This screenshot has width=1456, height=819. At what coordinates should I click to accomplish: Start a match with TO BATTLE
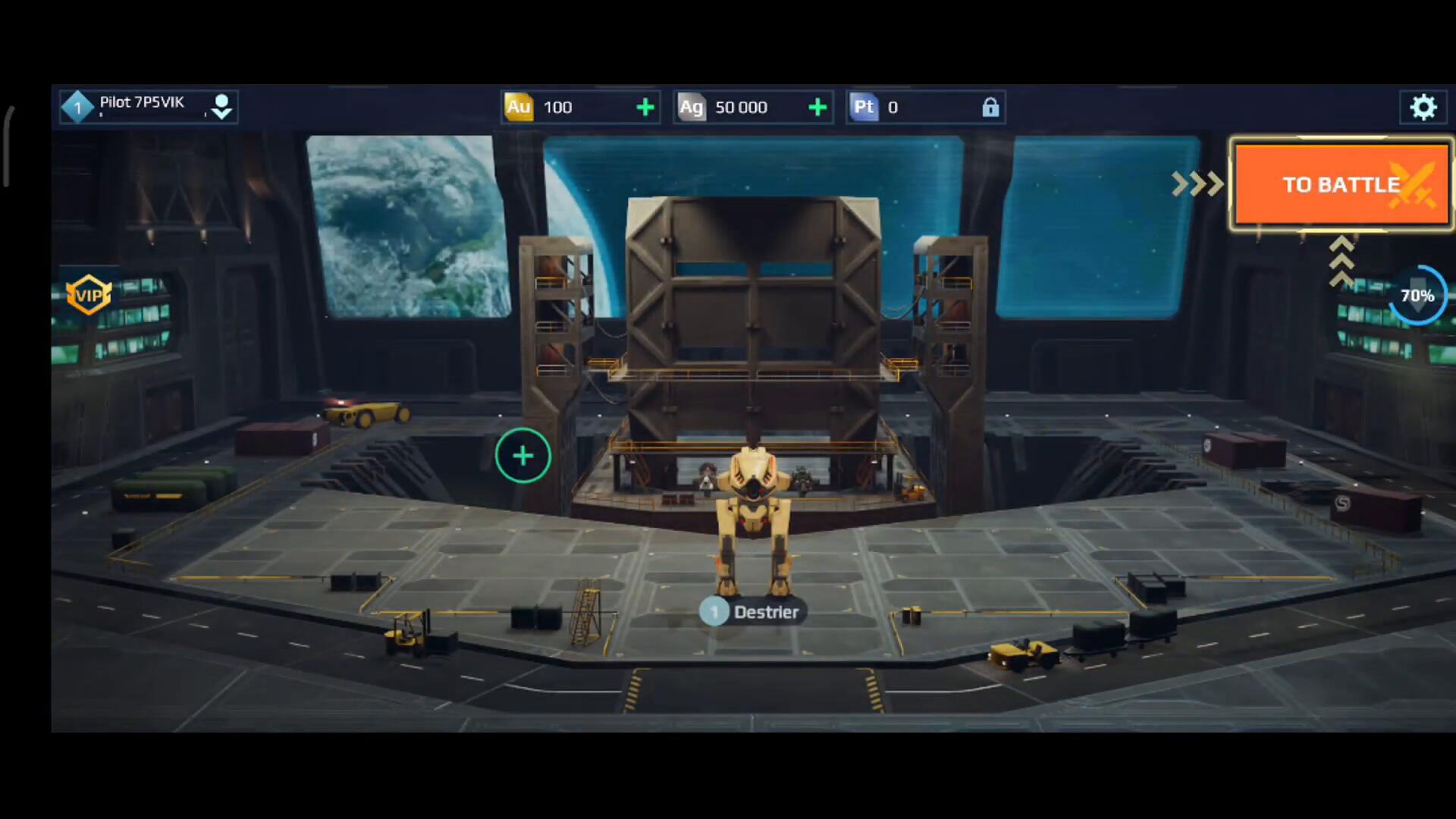pos(1341,184)
